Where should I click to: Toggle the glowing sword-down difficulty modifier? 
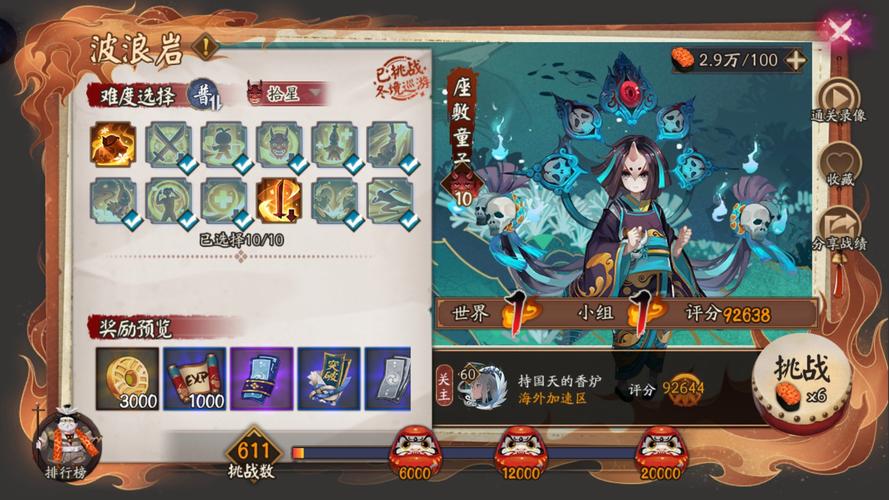(x=278, y=200)
